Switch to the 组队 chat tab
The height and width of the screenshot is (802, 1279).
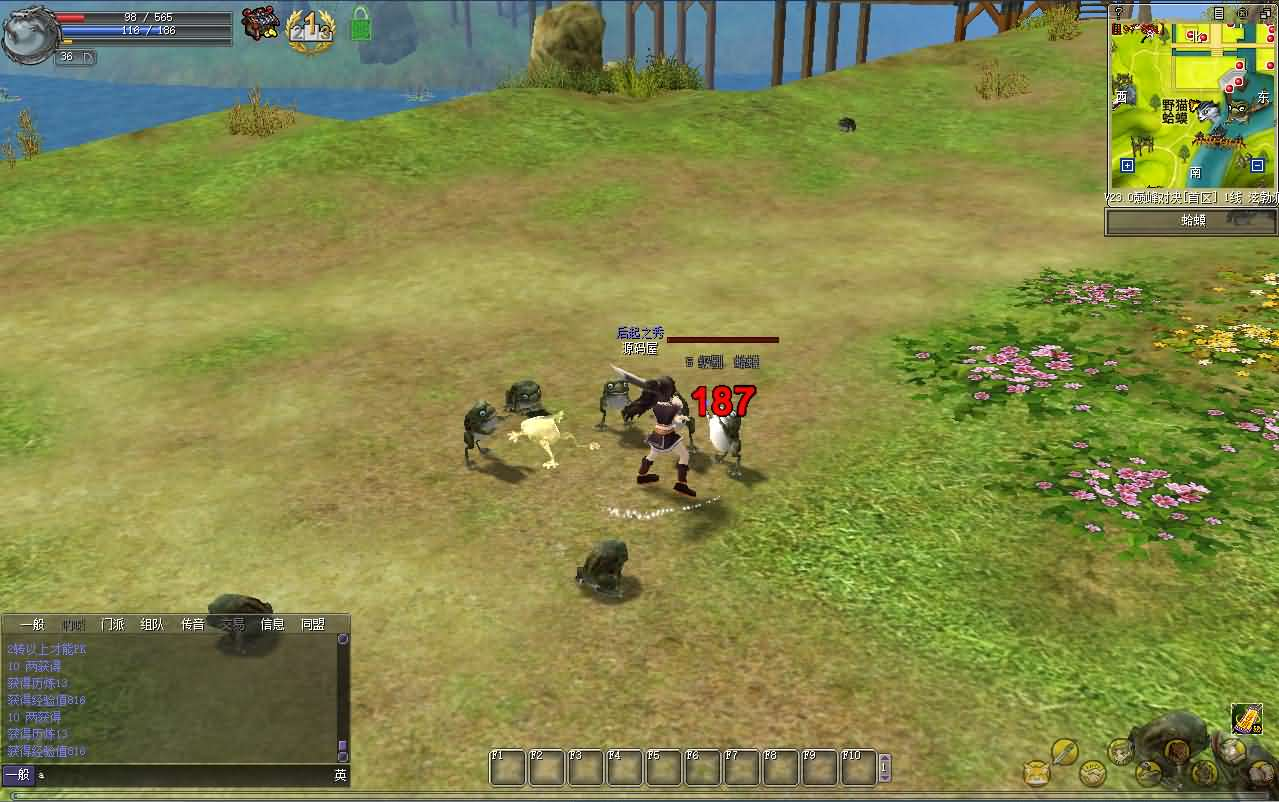tap(152, 624)
